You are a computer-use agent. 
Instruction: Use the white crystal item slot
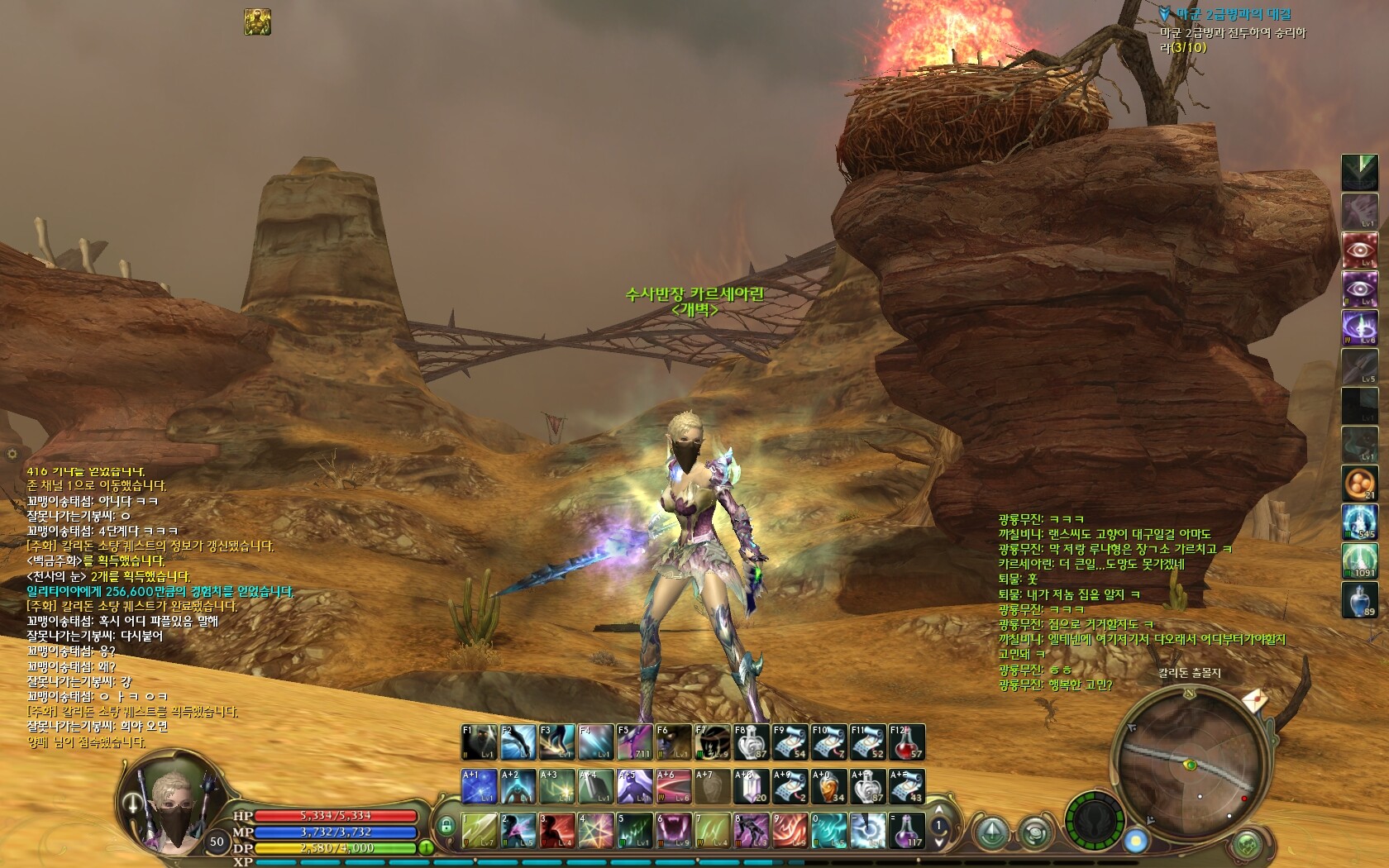752,787
